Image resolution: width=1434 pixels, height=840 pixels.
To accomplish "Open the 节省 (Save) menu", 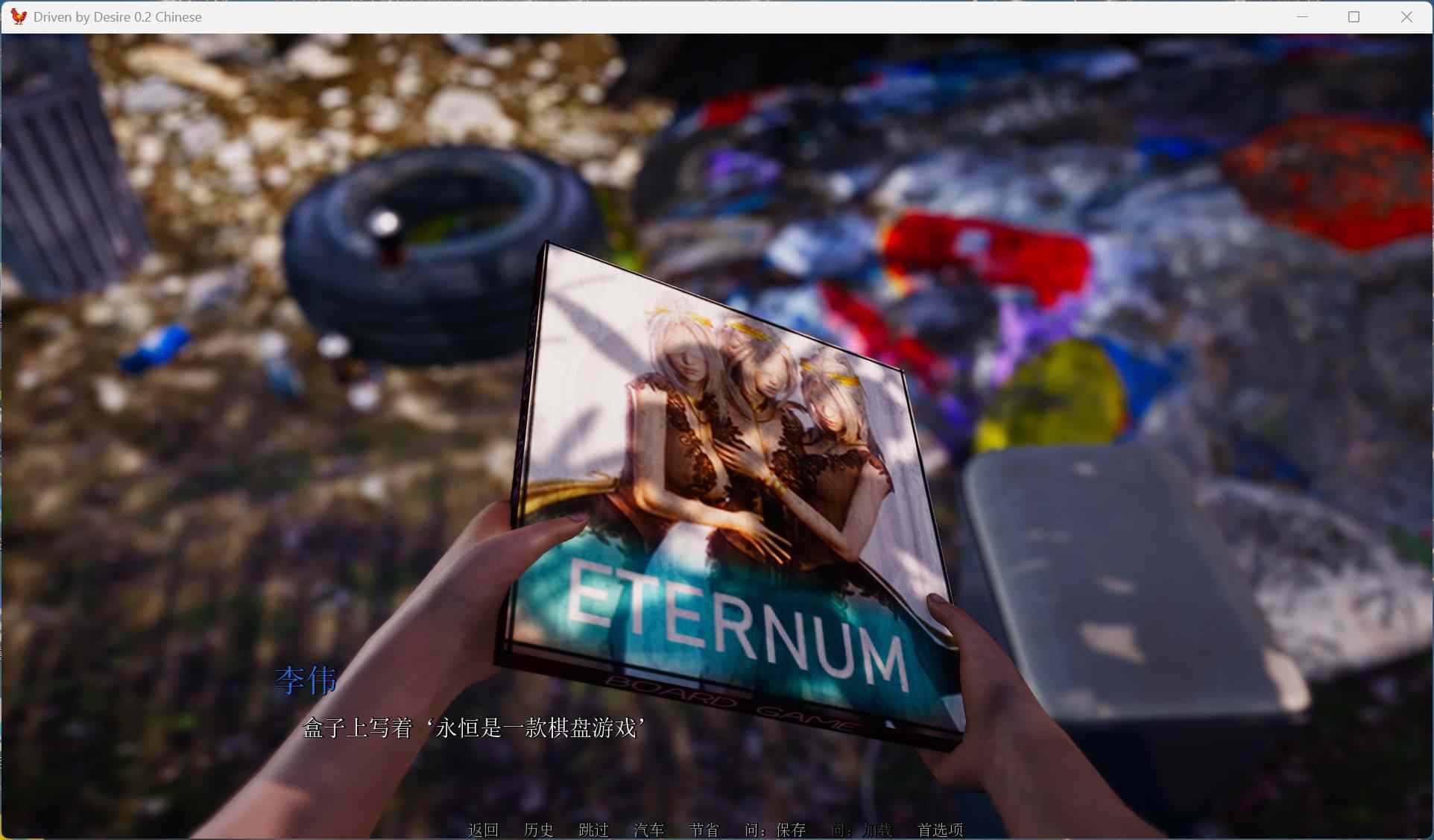I will [x=704, y=830].
